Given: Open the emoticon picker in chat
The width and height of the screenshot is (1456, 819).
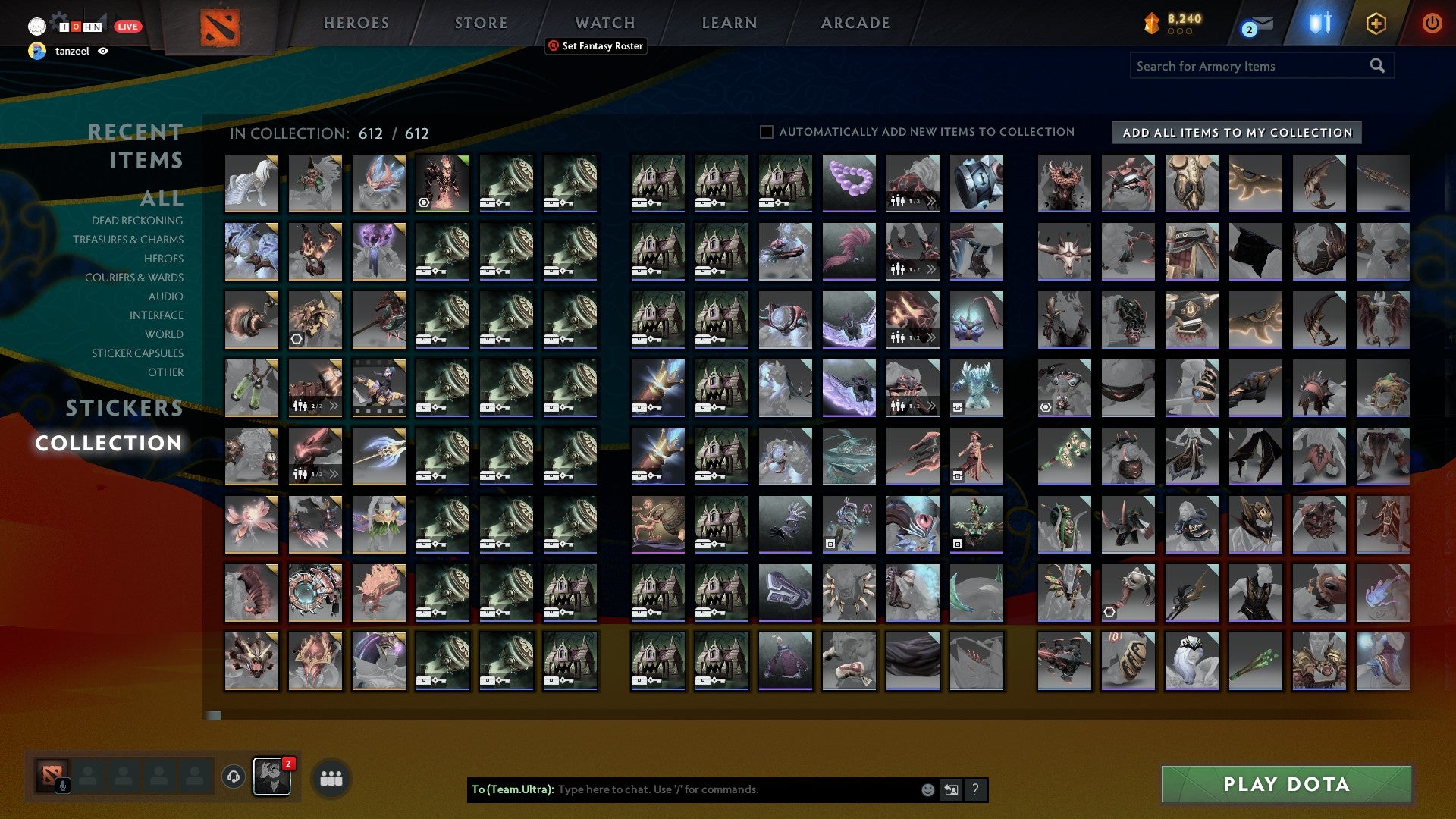Looking at the screenshot, I should (x=927, y=789).
